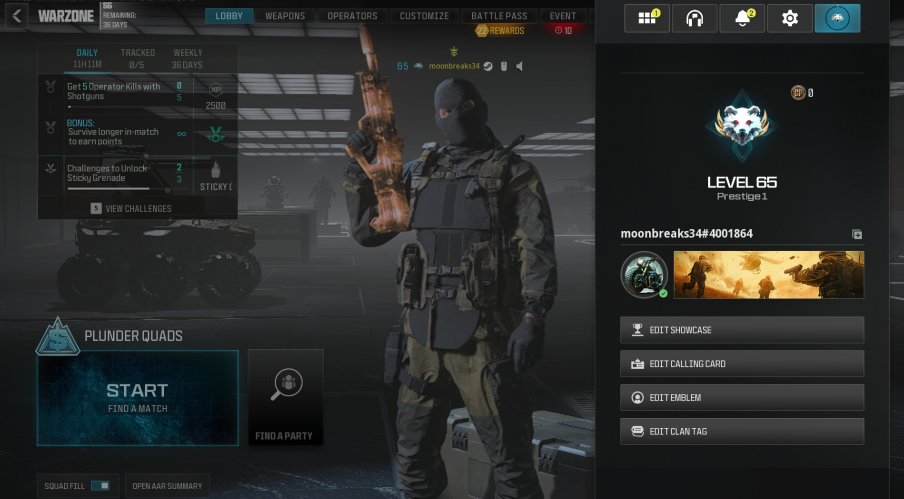Open AAR Summary
The width and height of the screenshot is (904, 499).
[x=167, y=486]
